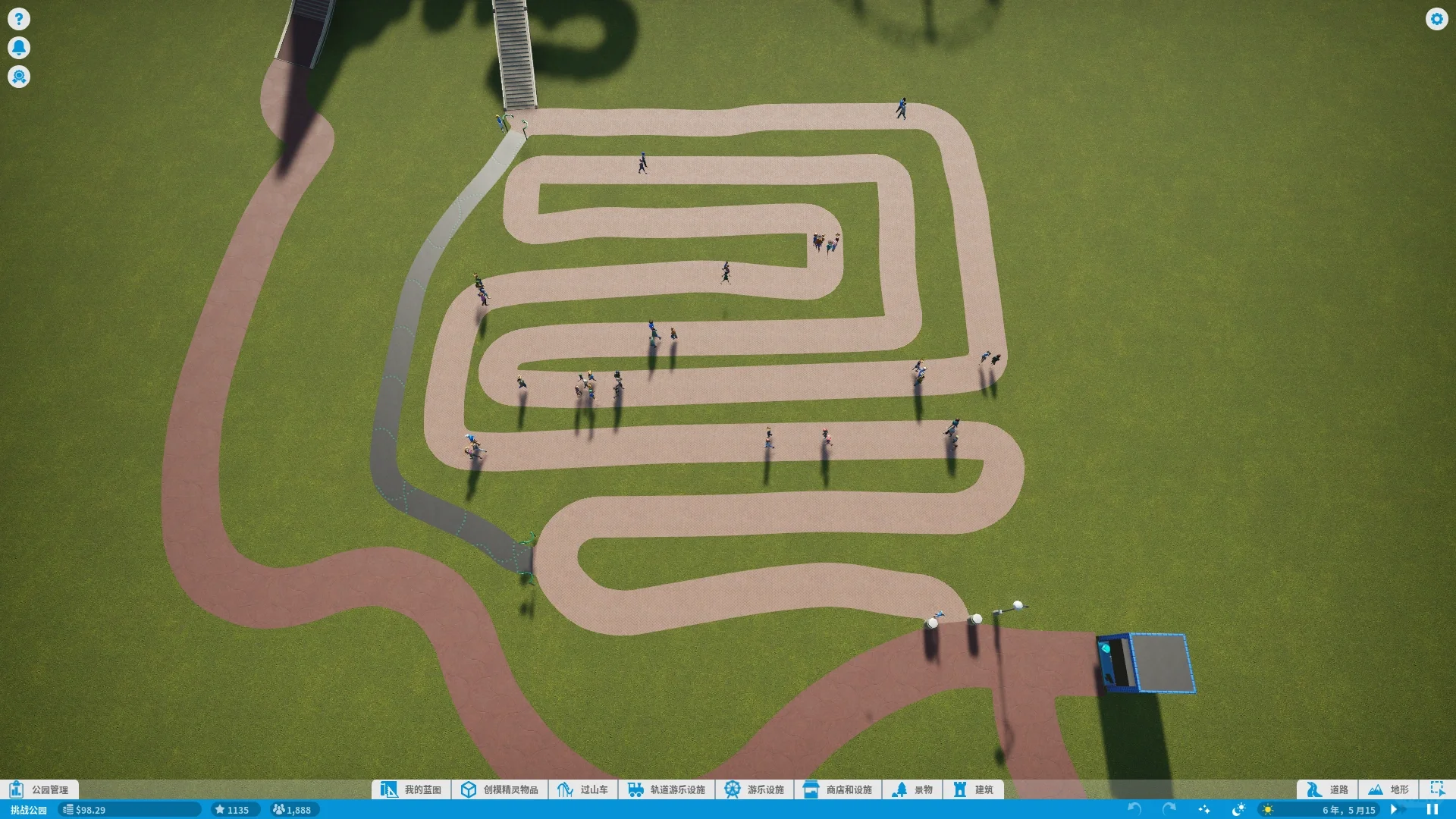The image size is (1456, 819).
Task: Open the 景物 scenery tab
Action: pyautogui.click(x=913, y=789)
